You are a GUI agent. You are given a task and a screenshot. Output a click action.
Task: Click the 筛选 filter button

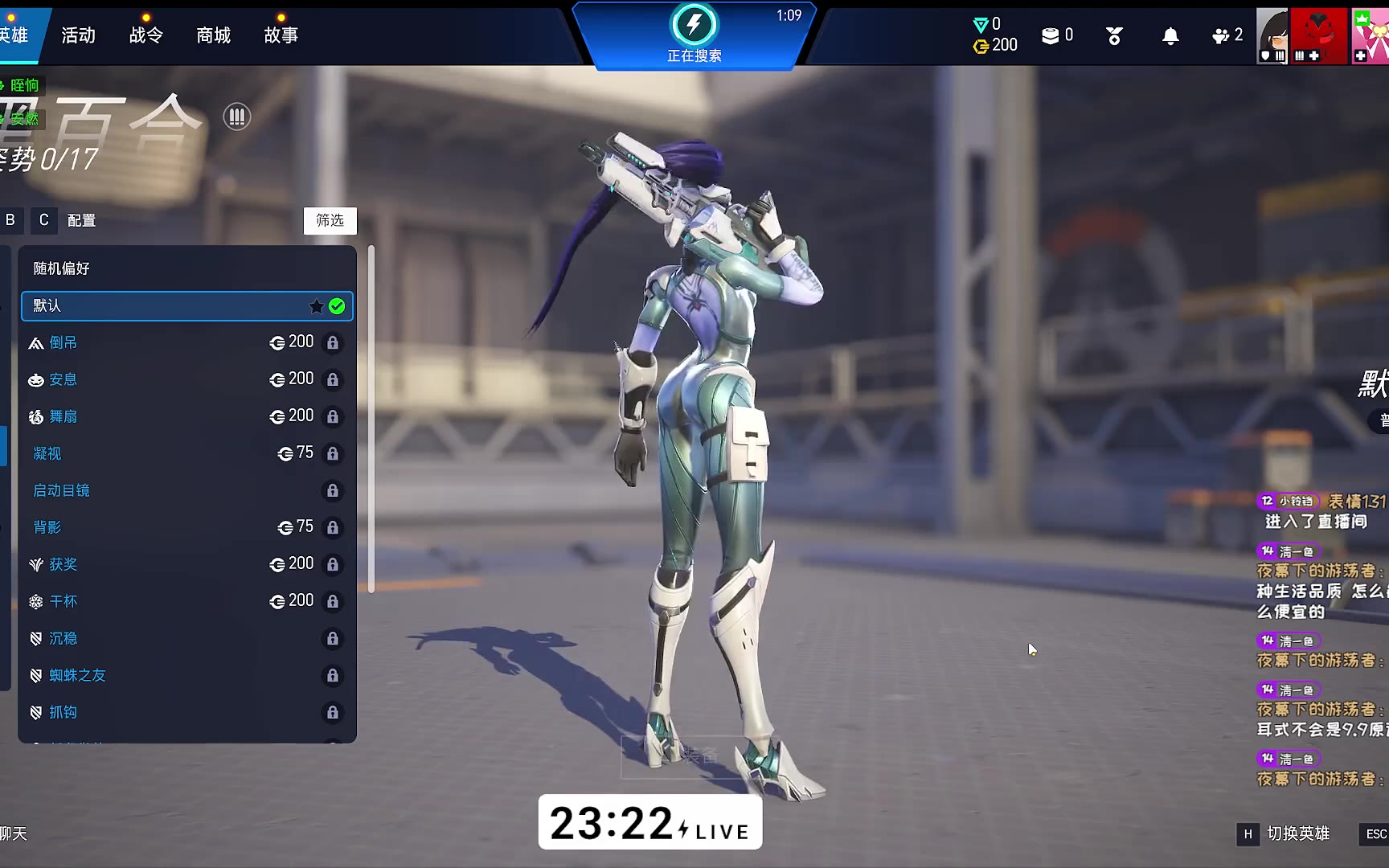(x=330, y=220)
